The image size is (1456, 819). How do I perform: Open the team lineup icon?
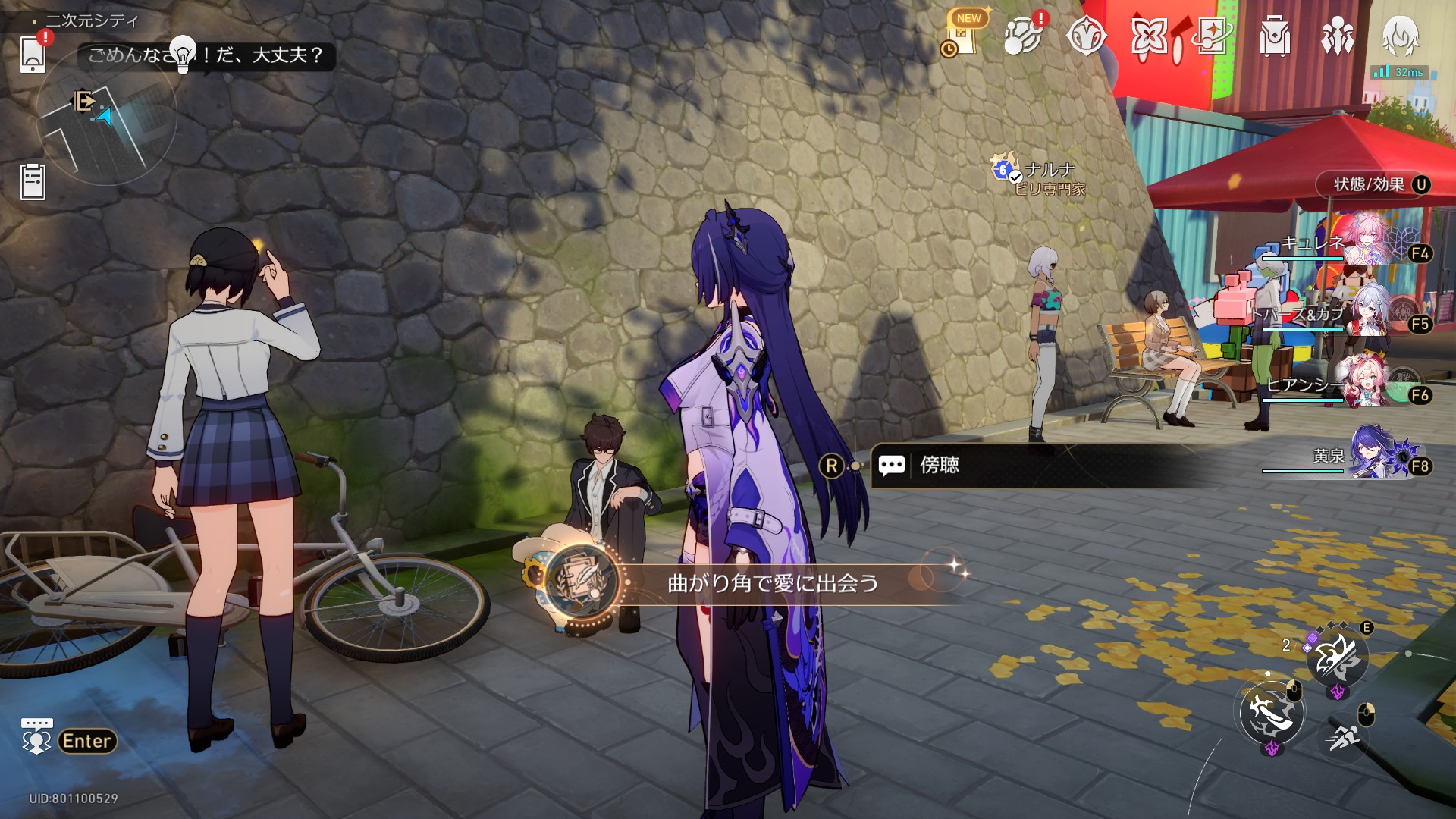tap(1337, 36)
